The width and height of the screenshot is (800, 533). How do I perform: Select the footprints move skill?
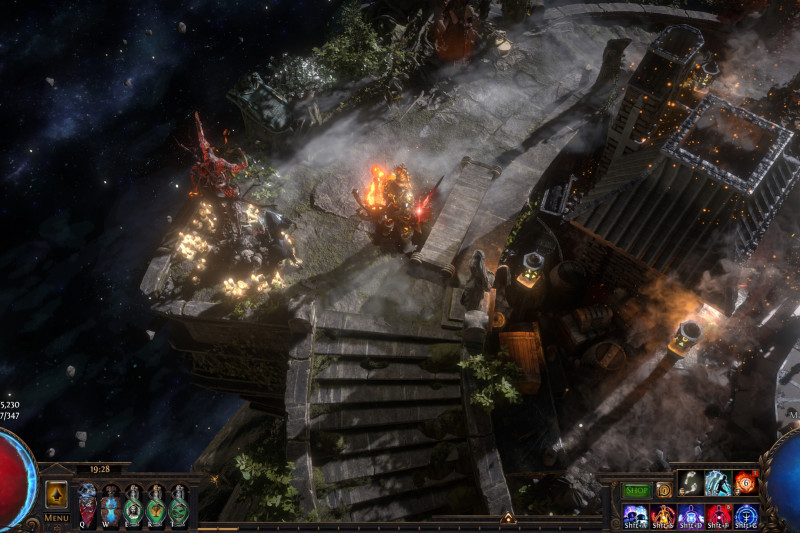690,483
